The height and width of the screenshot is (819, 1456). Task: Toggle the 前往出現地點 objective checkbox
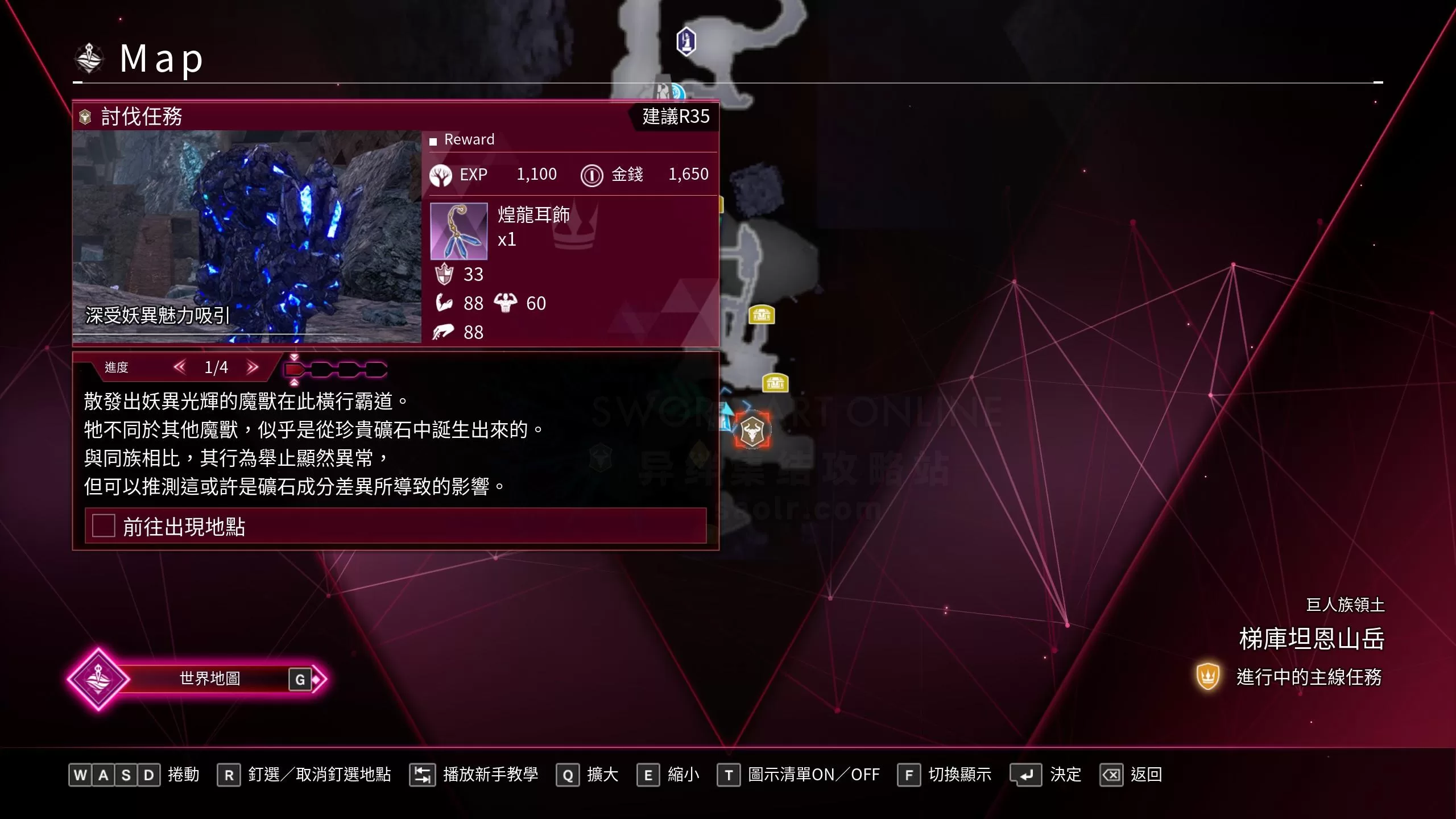tap(103, 527)
